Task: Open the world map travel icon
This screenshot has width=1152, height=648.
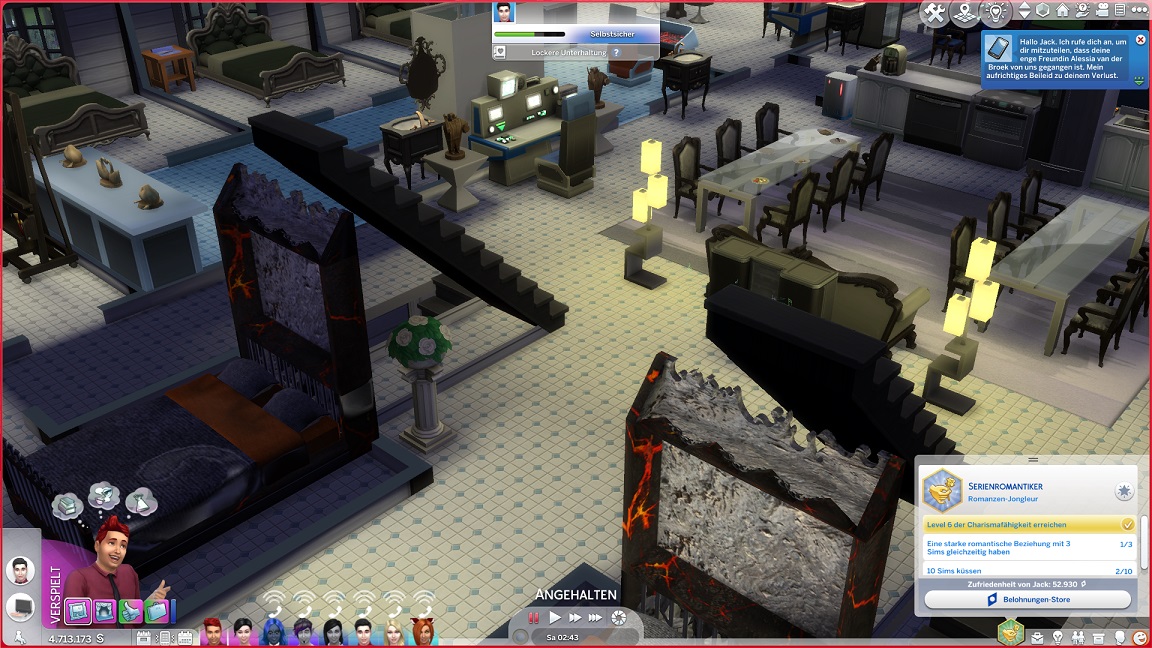Action: [x=964, y=13]
